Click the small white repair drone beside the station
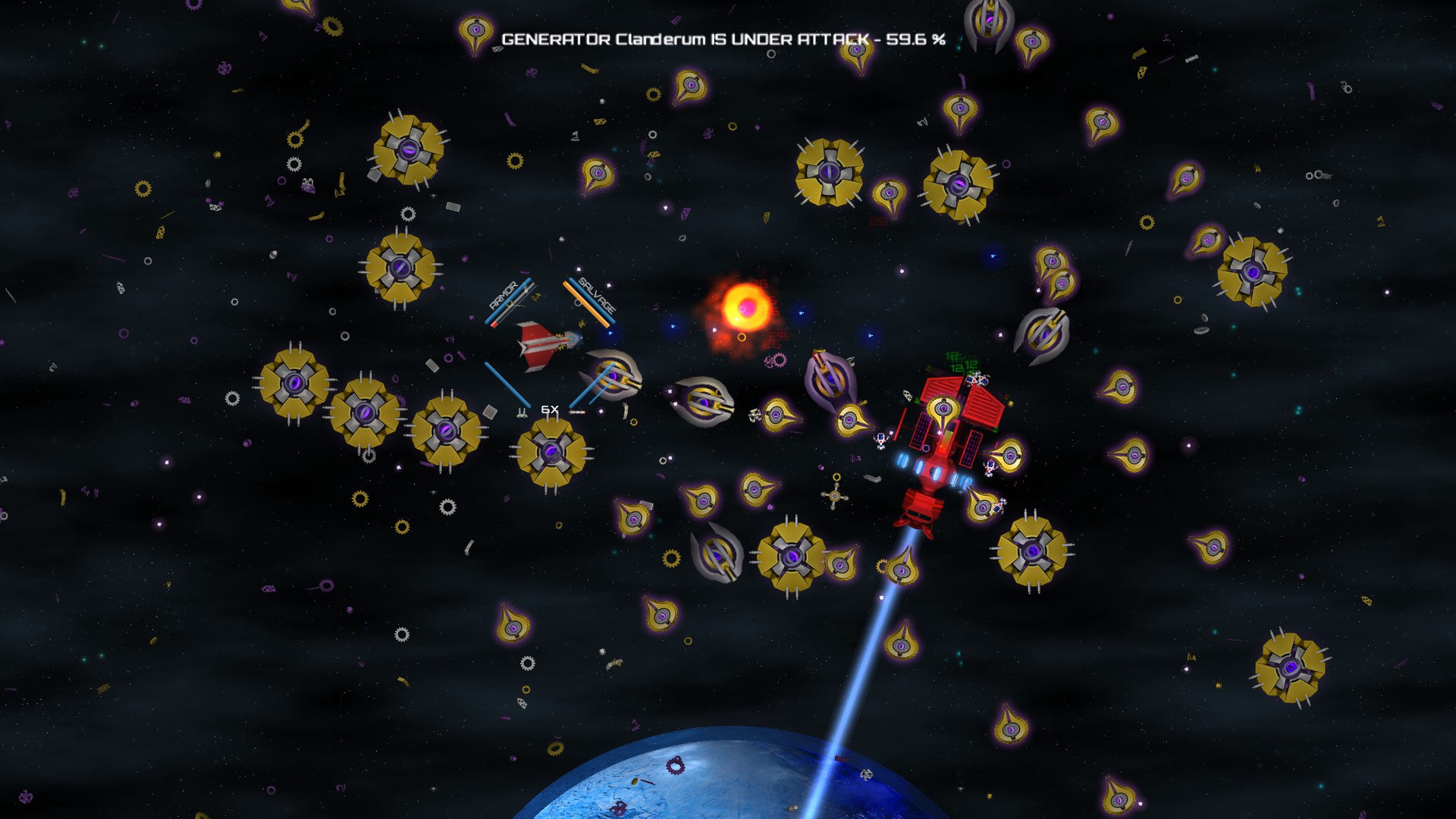Image resolution: width=1456 pixels, height=819 pixels. (x=880, y=441)
